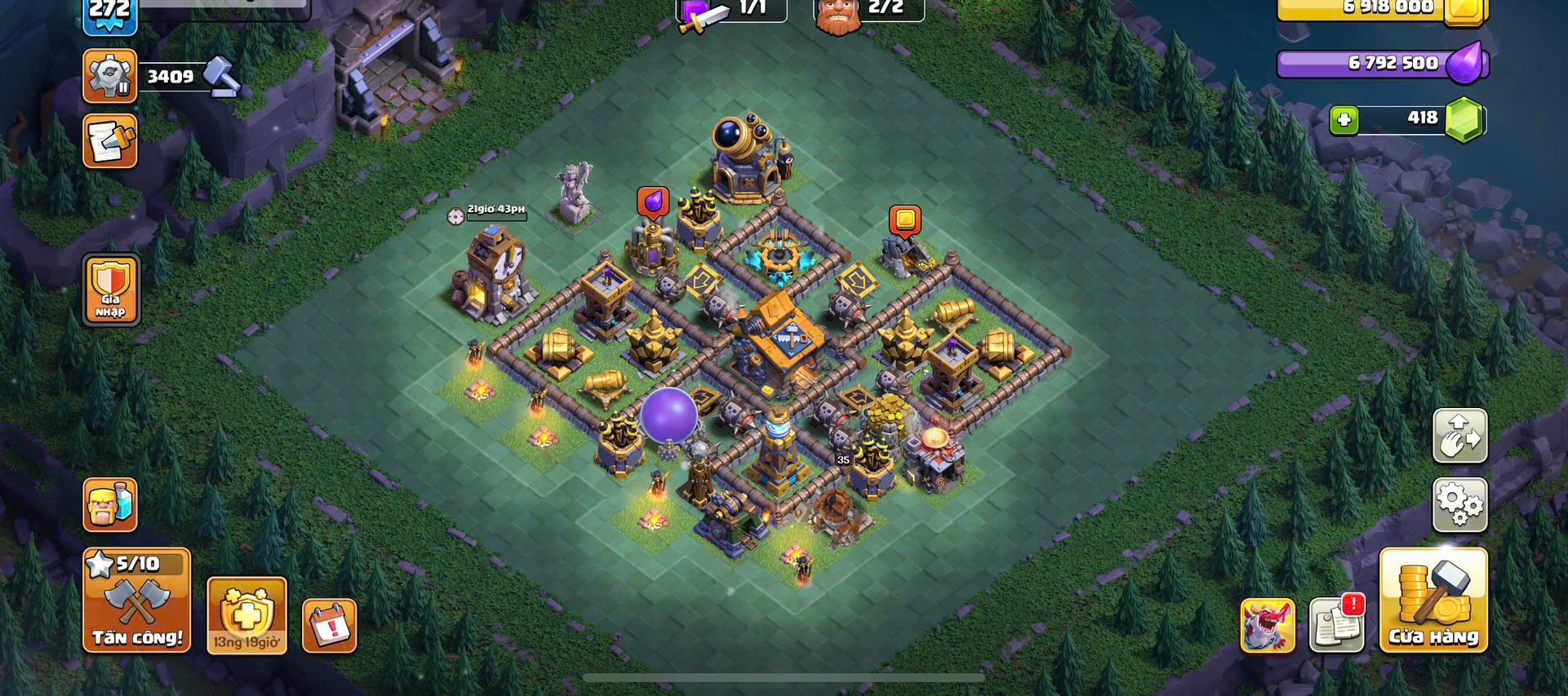The width and height of the screenshot is (1568, 696).
Task: Open the gear settings button
Action: 1460,505
